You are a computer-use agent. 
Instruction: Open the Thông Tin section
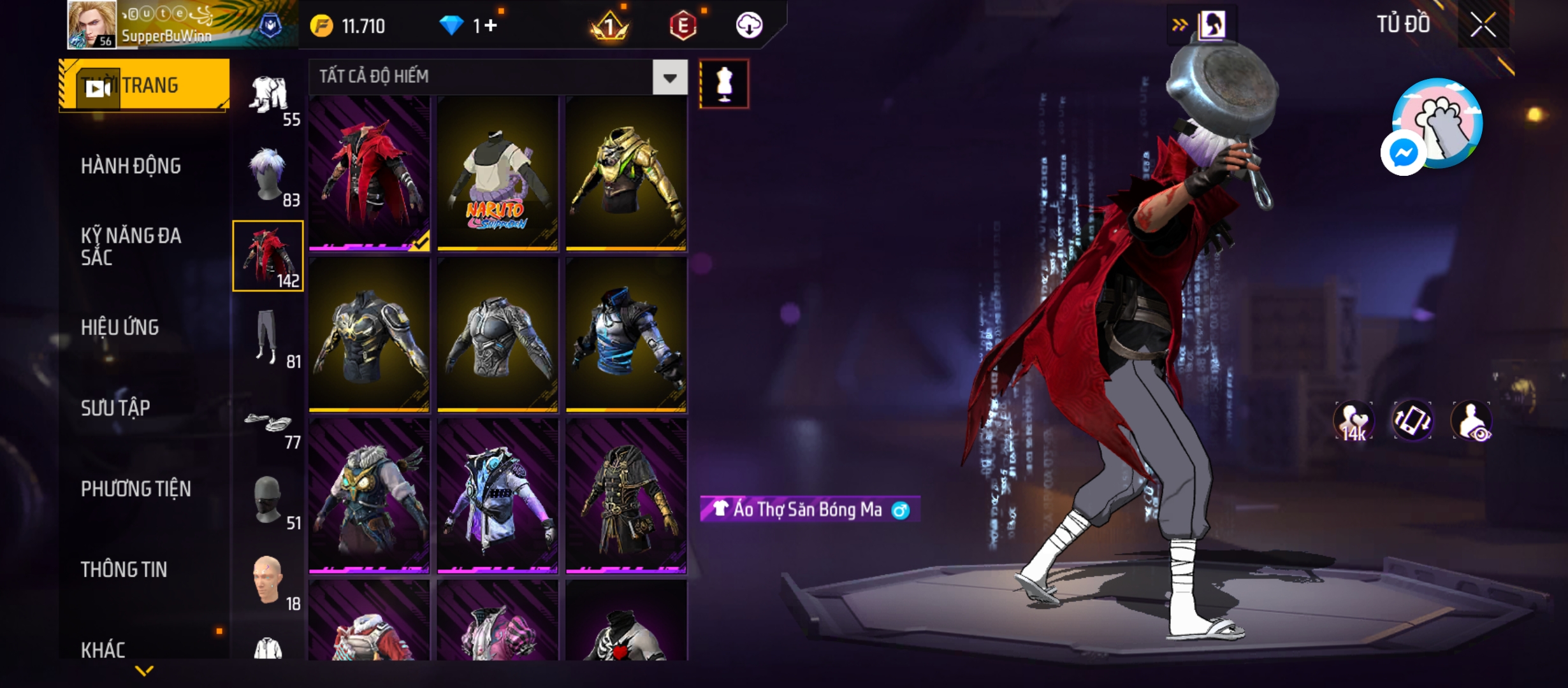coord(124,570)
